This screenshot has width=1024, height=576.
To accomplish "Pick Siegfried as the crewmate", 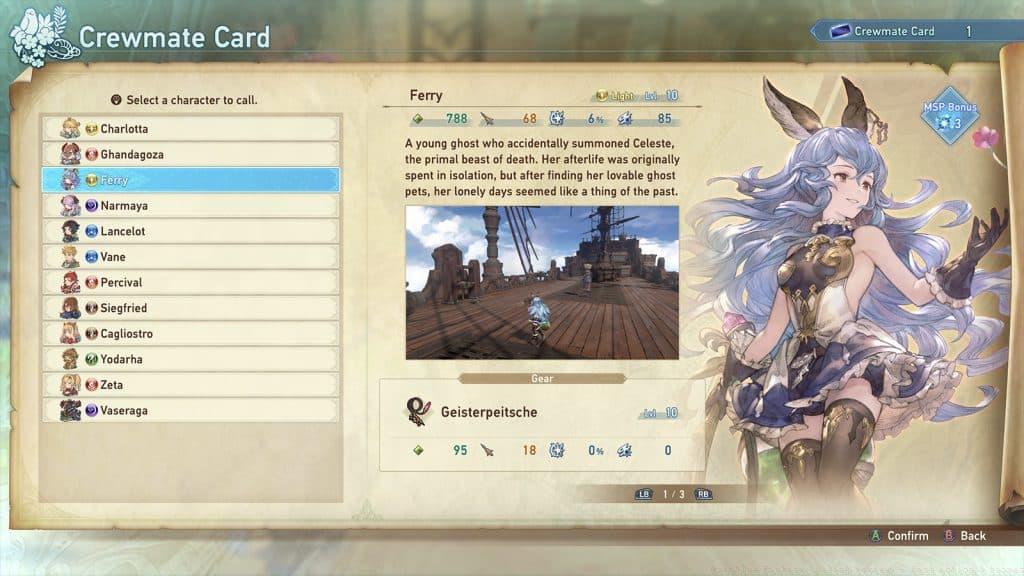I will click(190, 308).
